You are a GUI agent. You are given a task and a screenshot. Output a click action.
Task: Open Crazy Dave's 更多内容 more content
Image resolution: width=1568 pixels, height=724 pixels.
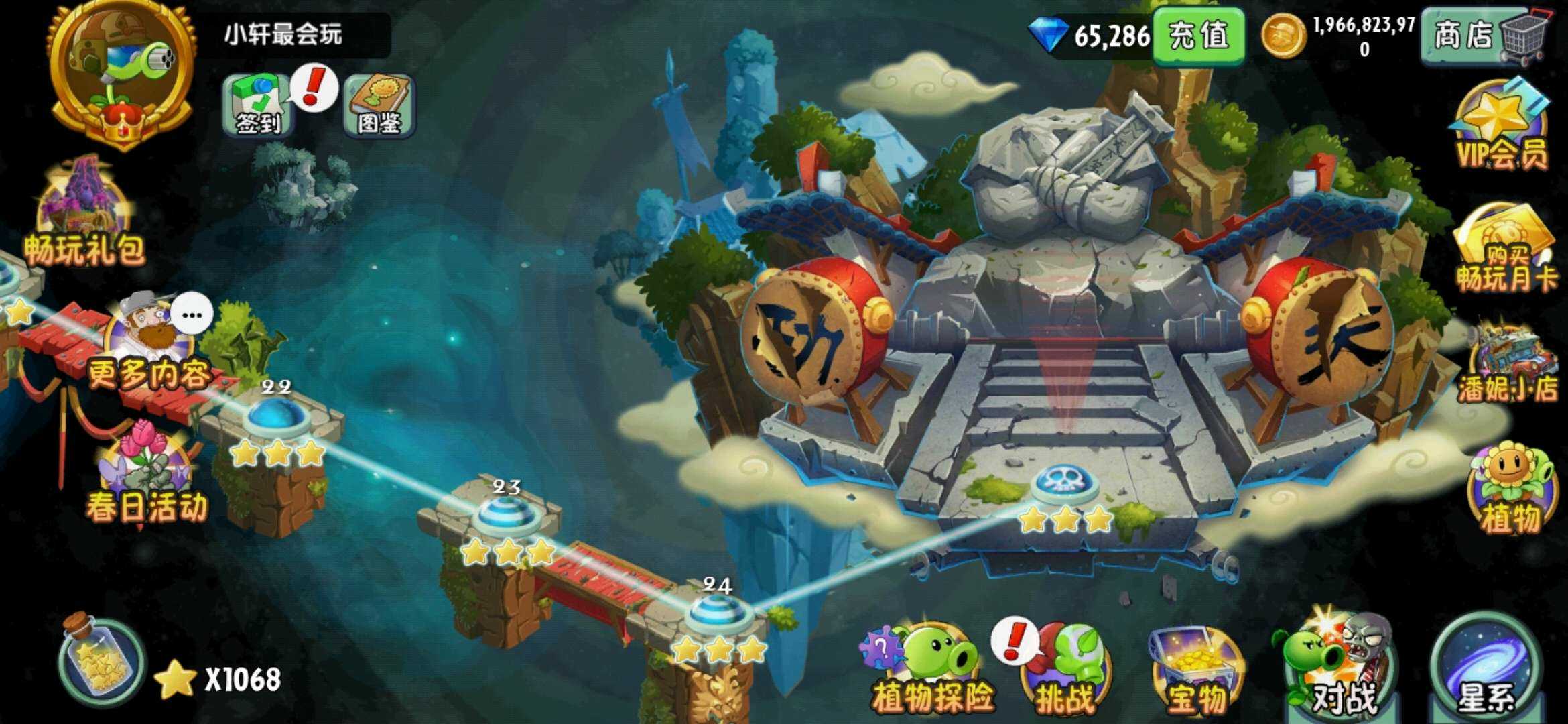point(151,342)
